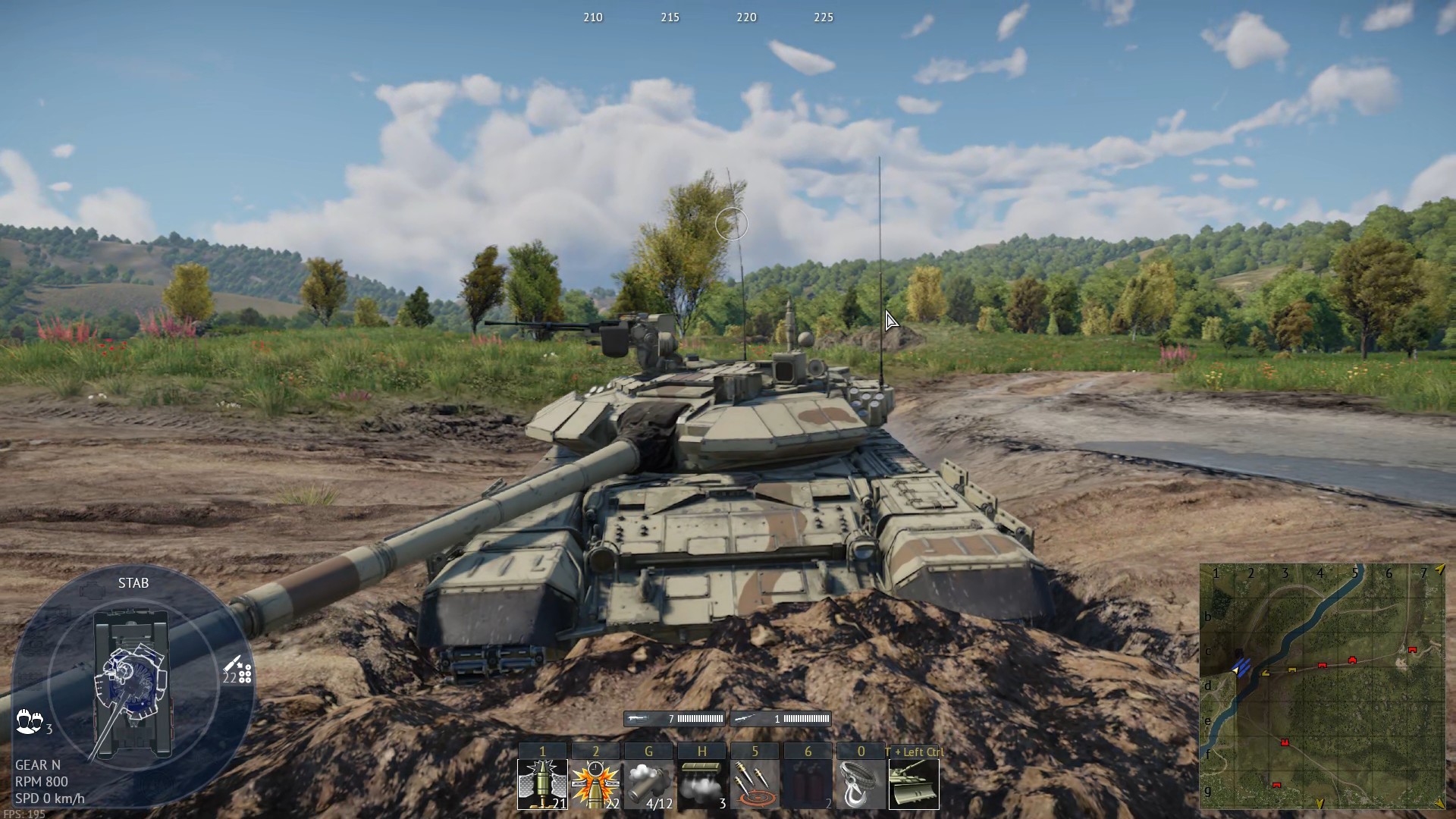Fire the smoke grenade launcher slot
Viewport: 1456px width, 819px height.
[648, 783]
